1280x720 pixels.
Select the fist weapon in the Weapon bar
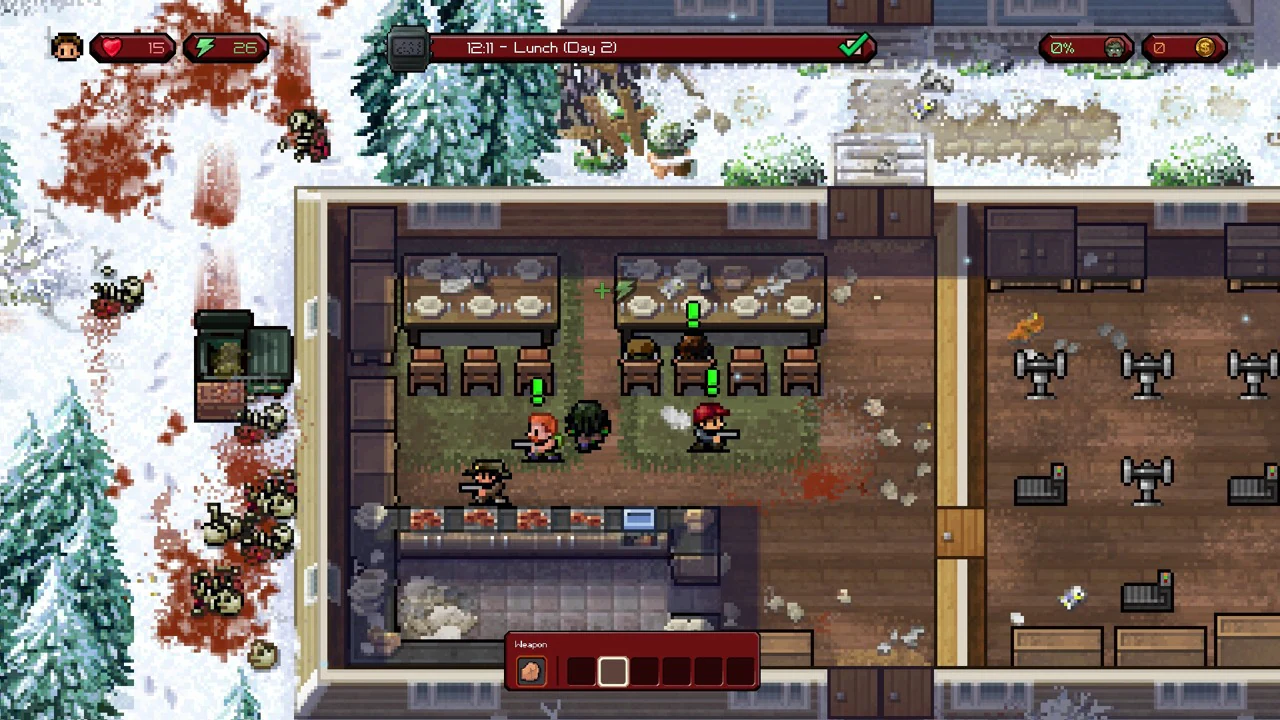[x=531, y=671]
